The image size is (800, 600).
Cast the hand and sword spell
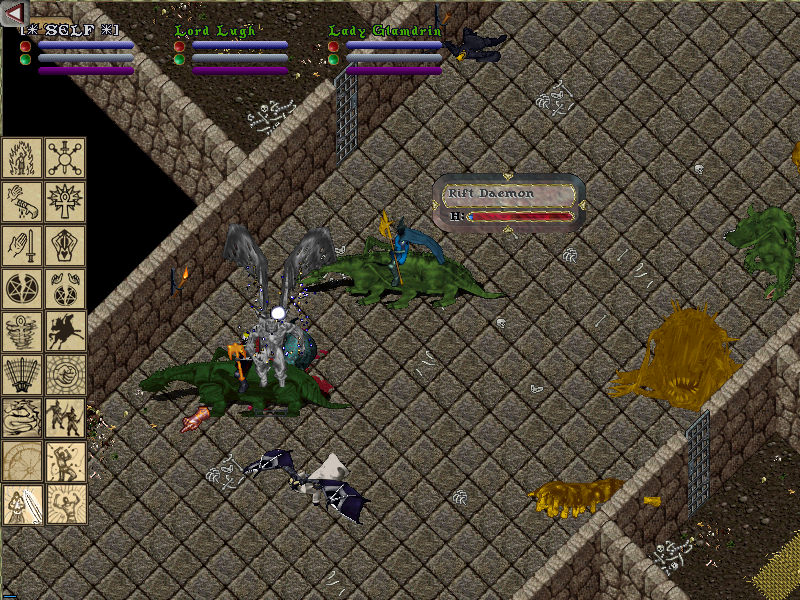pos(23,245)
